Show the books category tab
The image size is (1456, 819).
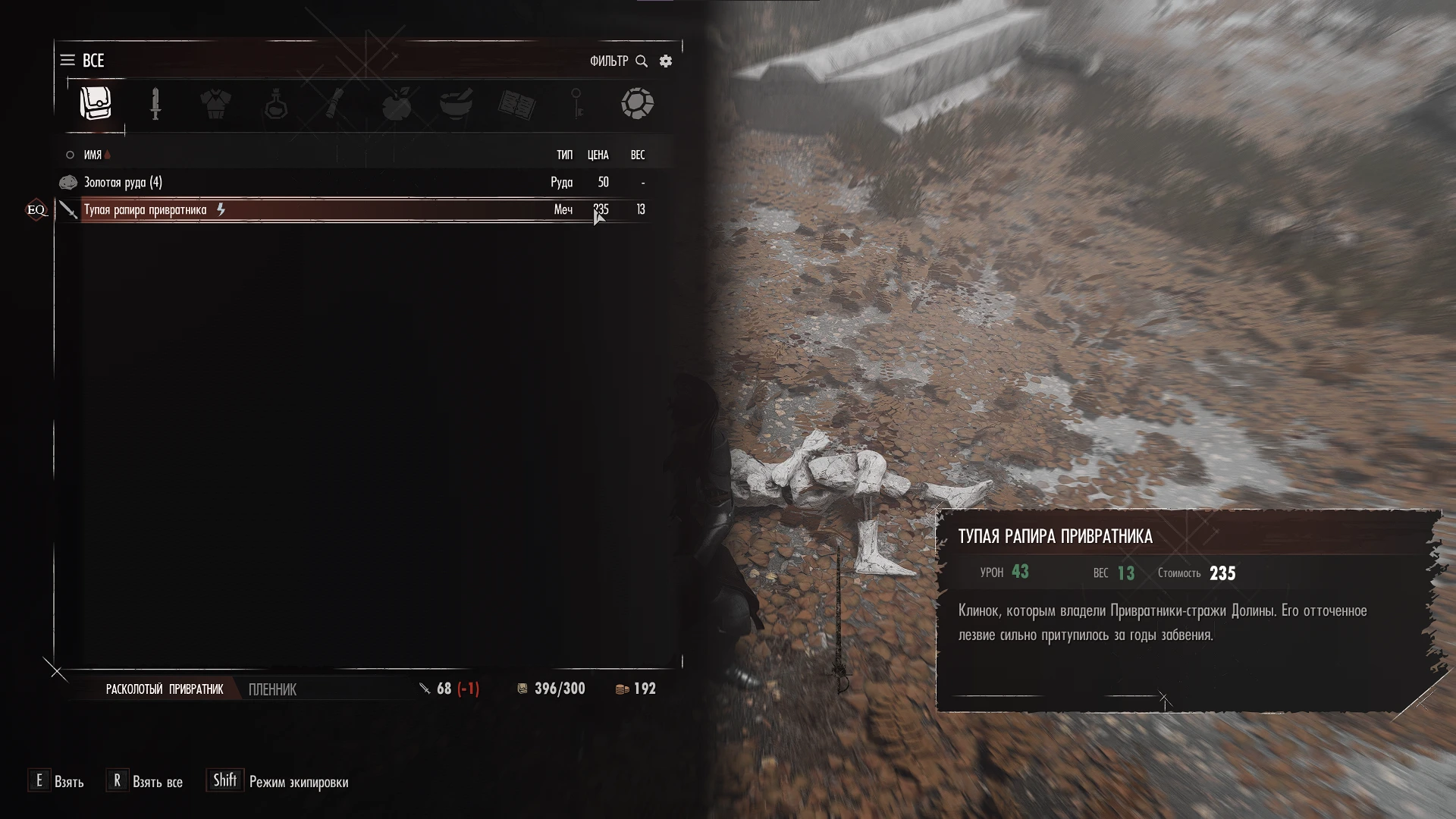coord(516,105)
